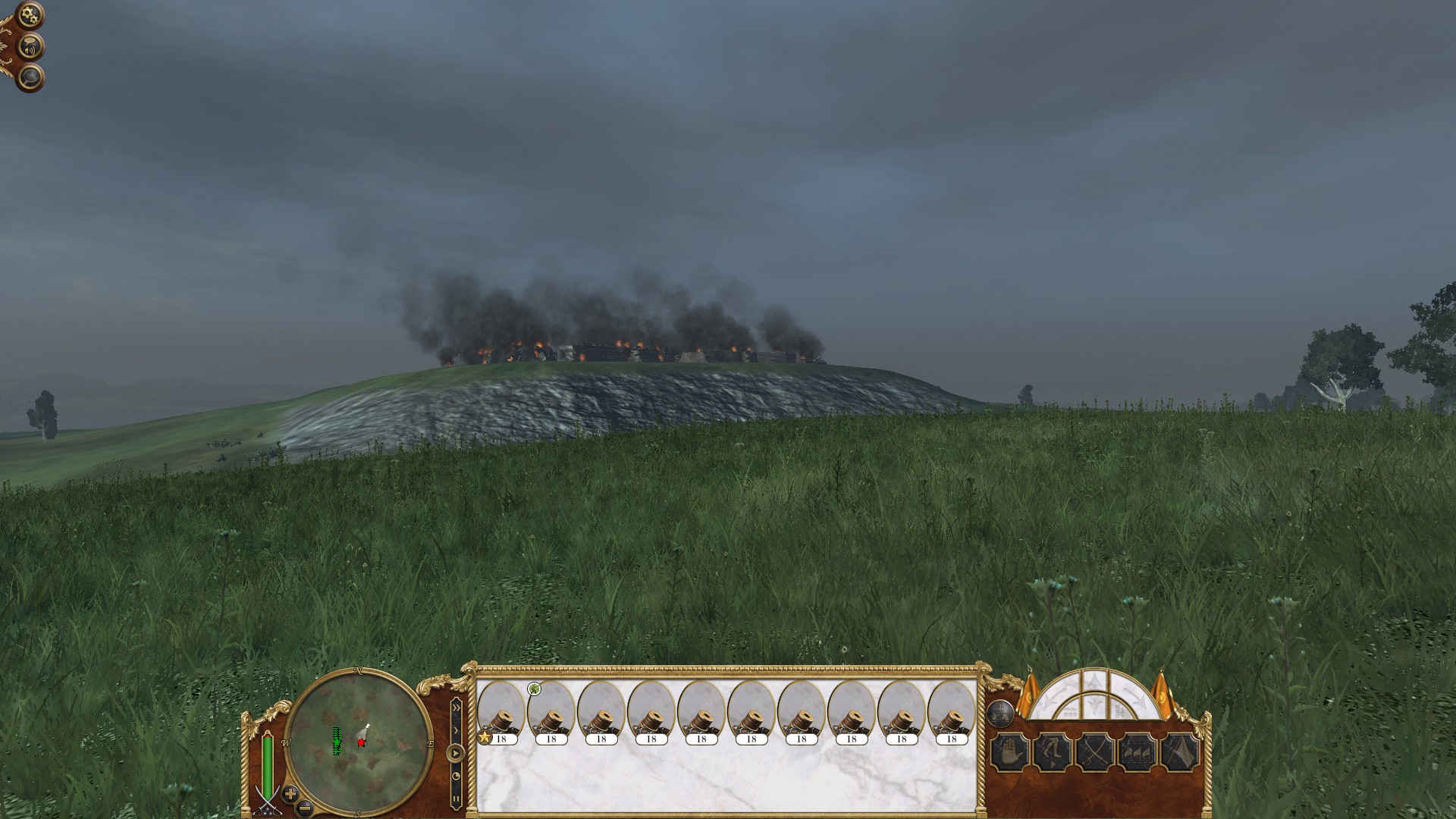Click the green morale bar on the left

[267, 763]
